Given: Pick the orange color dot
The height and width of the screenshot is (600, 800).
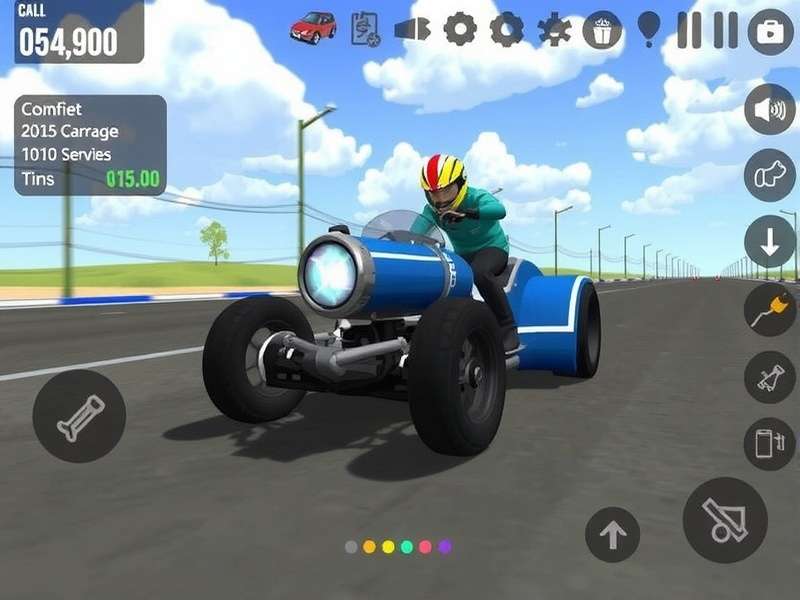Looking at the screenshot, I should pos(369,547).
